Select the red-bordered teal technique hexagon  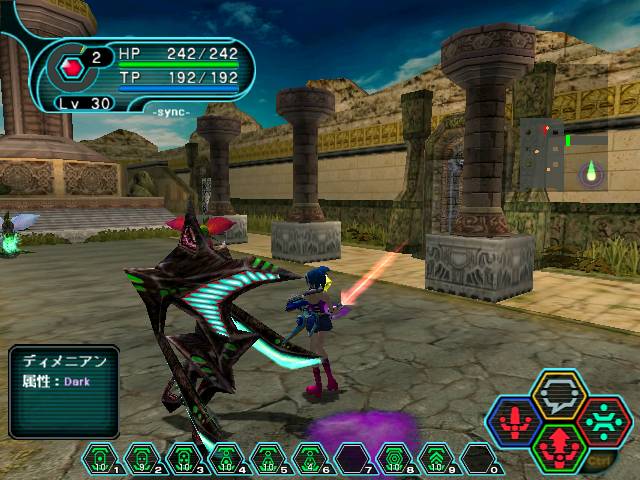602,420
